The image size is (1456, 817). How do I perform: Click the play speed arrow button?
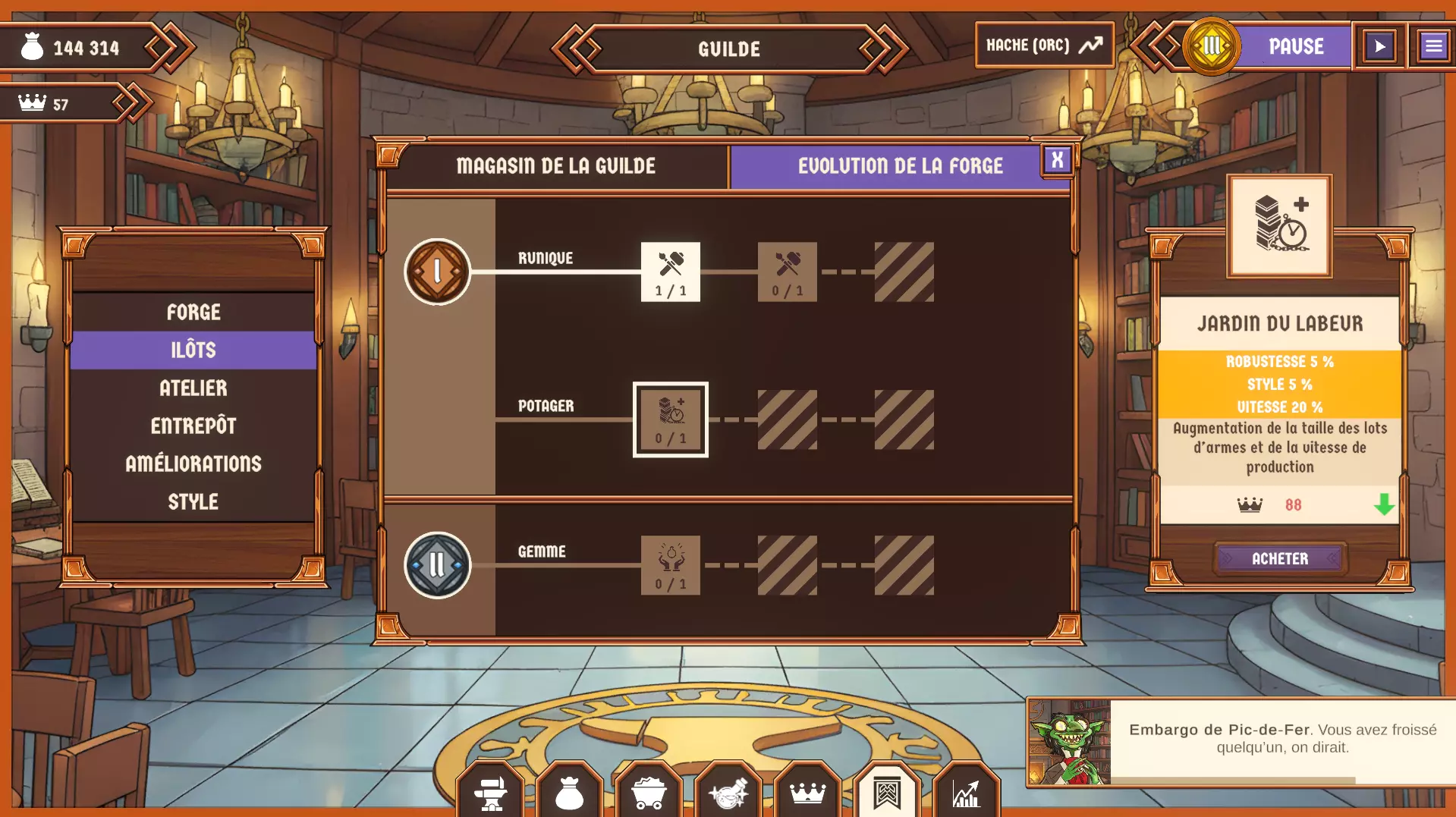(1380, 47)
